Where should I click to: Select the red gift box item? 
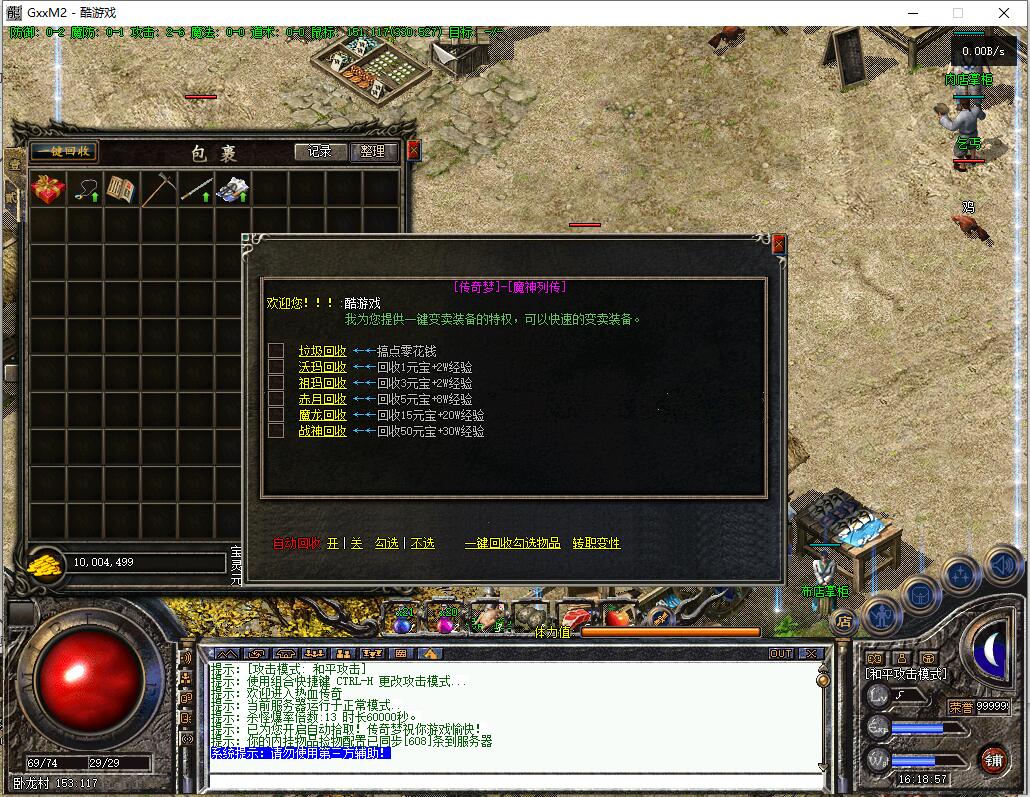47,189
